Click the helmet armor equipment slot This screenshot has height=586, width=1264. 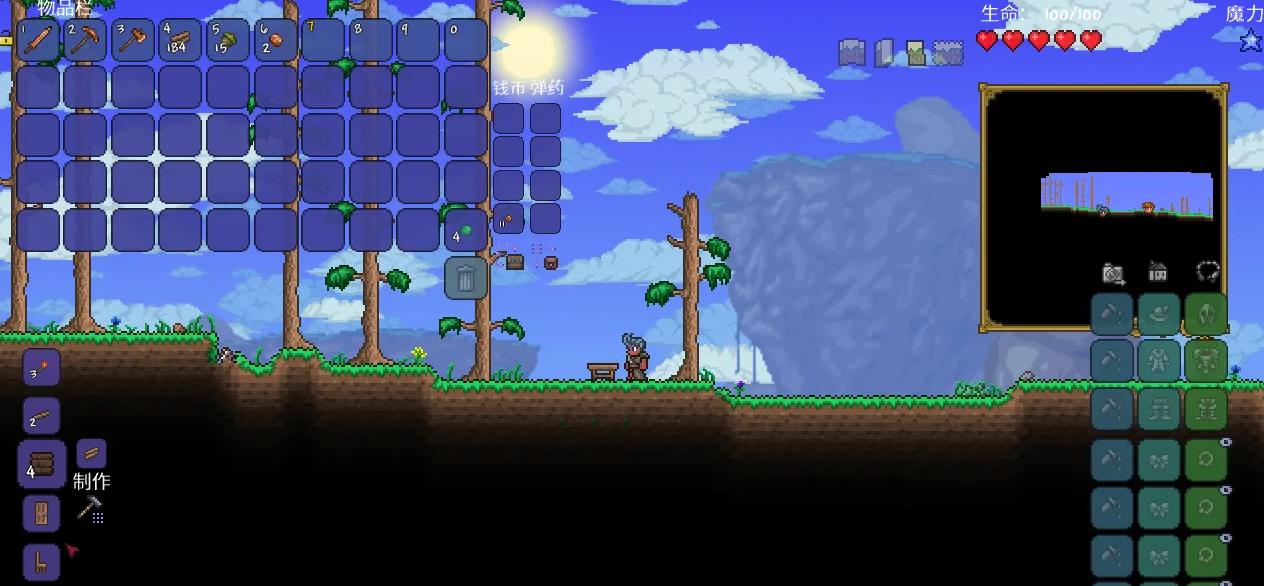pyautogui.click(x=1205, y=314)
